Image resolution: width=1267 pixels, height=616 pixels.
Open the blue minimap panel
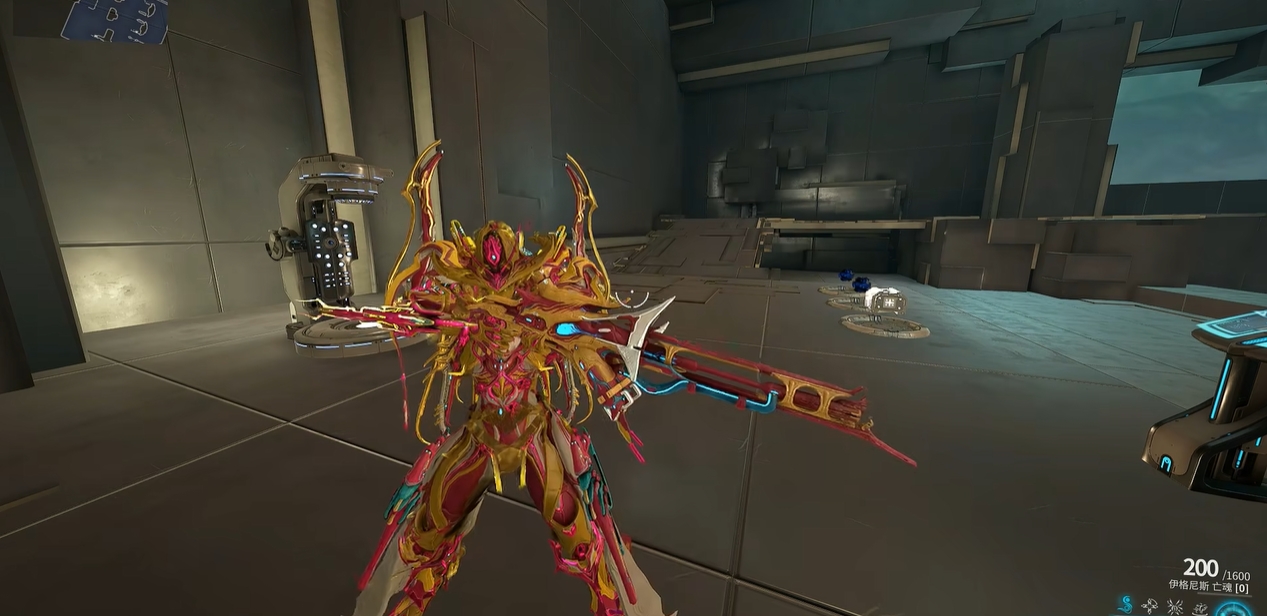(x=115, y=20)
